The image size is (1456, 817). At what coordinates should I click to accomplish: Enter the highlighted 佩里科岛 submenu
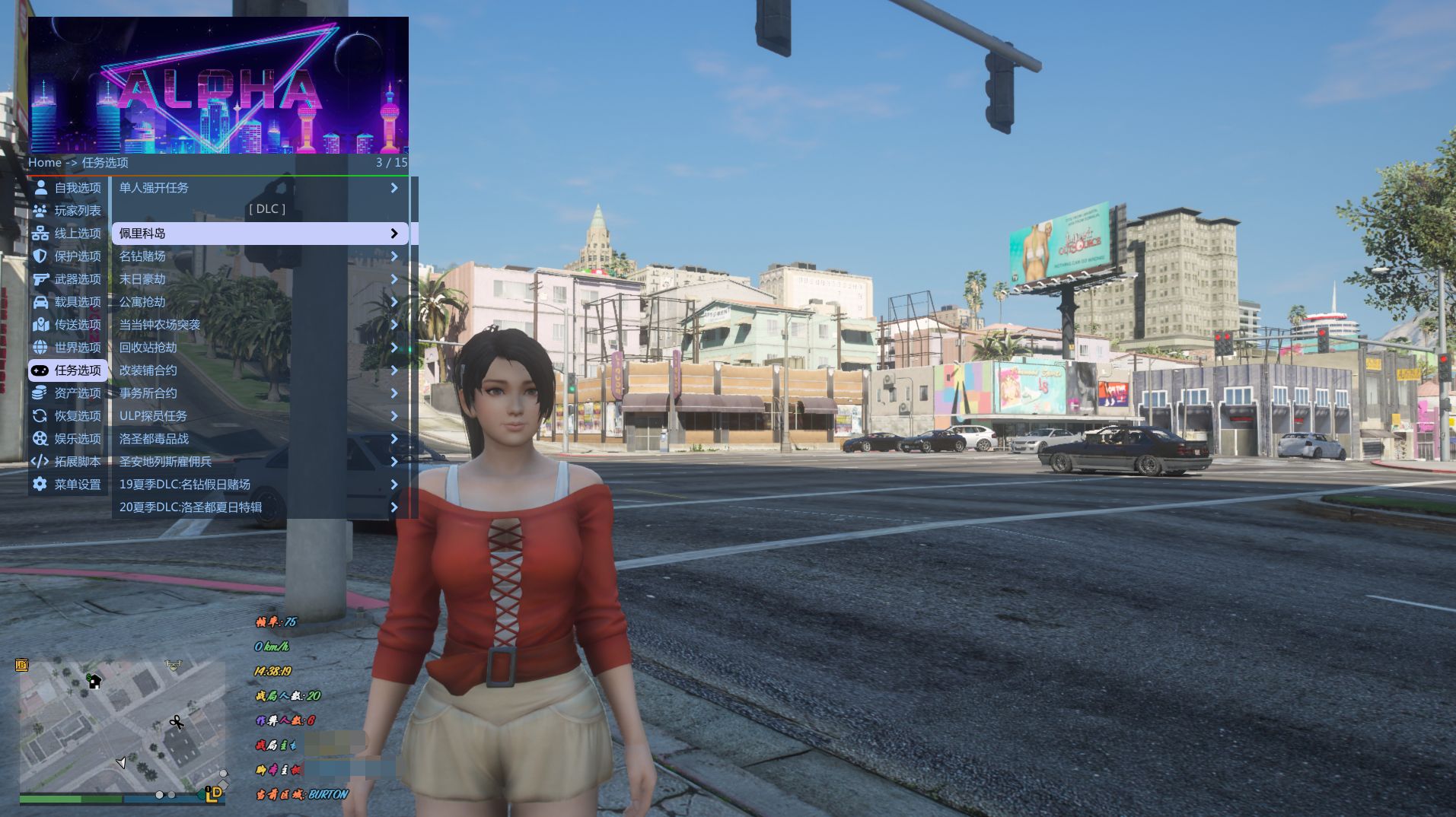[x=260, y=234]
